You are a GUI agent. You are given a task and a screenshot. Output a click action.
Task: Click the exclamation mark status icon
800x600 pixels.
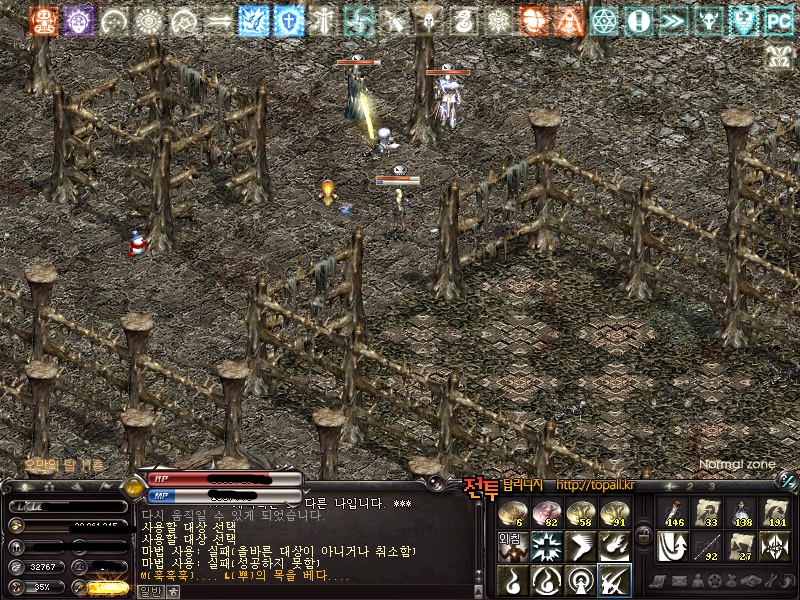click(x=638, y=20)
